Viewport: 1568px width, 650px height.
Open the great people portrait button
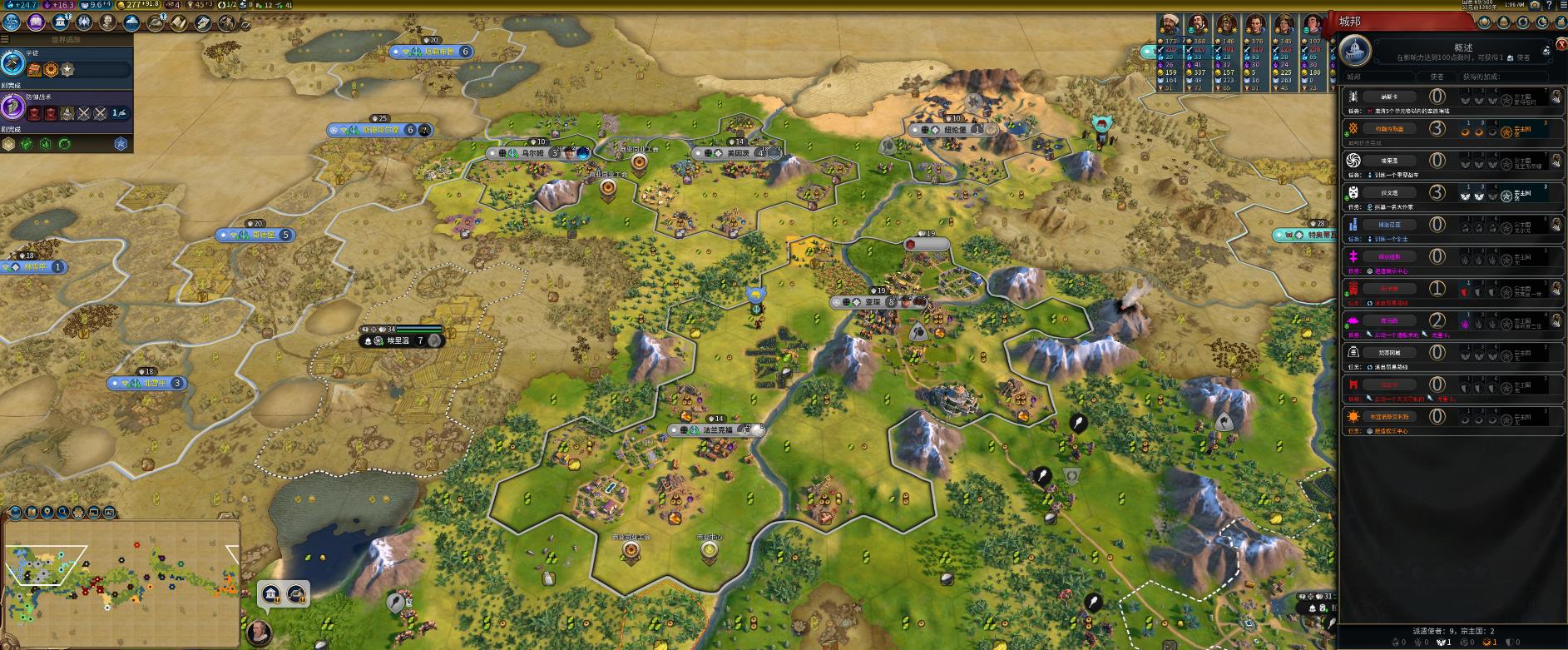tap(107, 22)
